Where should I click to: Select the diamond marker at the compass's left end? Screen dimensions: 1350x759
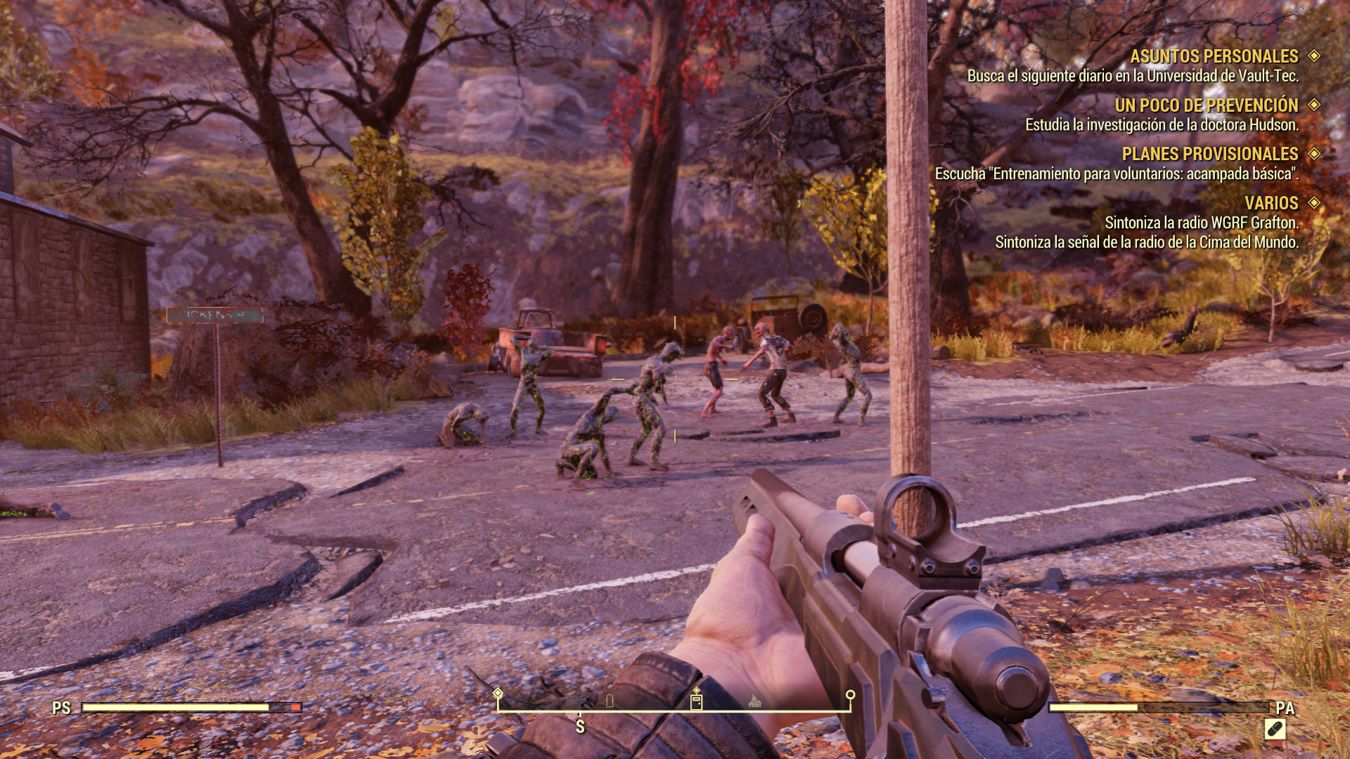[x=498, y=693]
